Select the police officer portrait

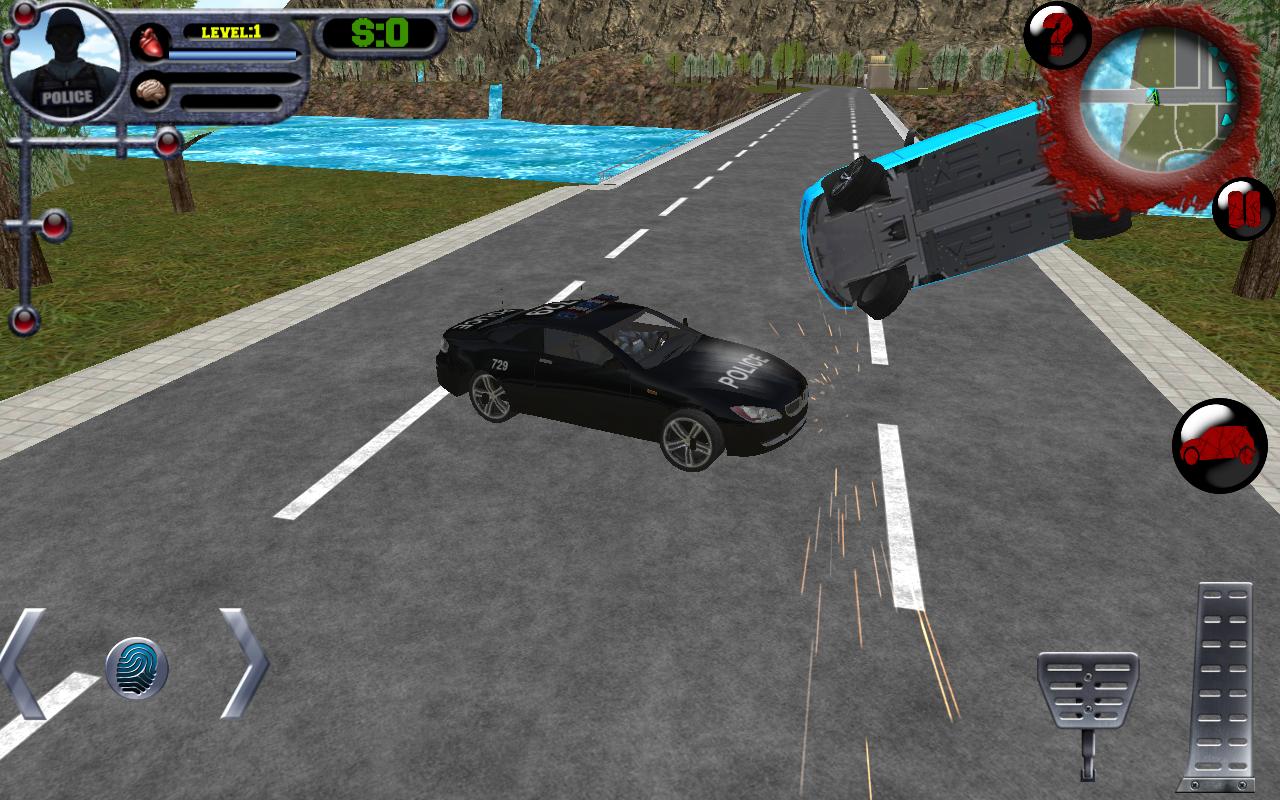pyautogui.click(x=66, y=62)
